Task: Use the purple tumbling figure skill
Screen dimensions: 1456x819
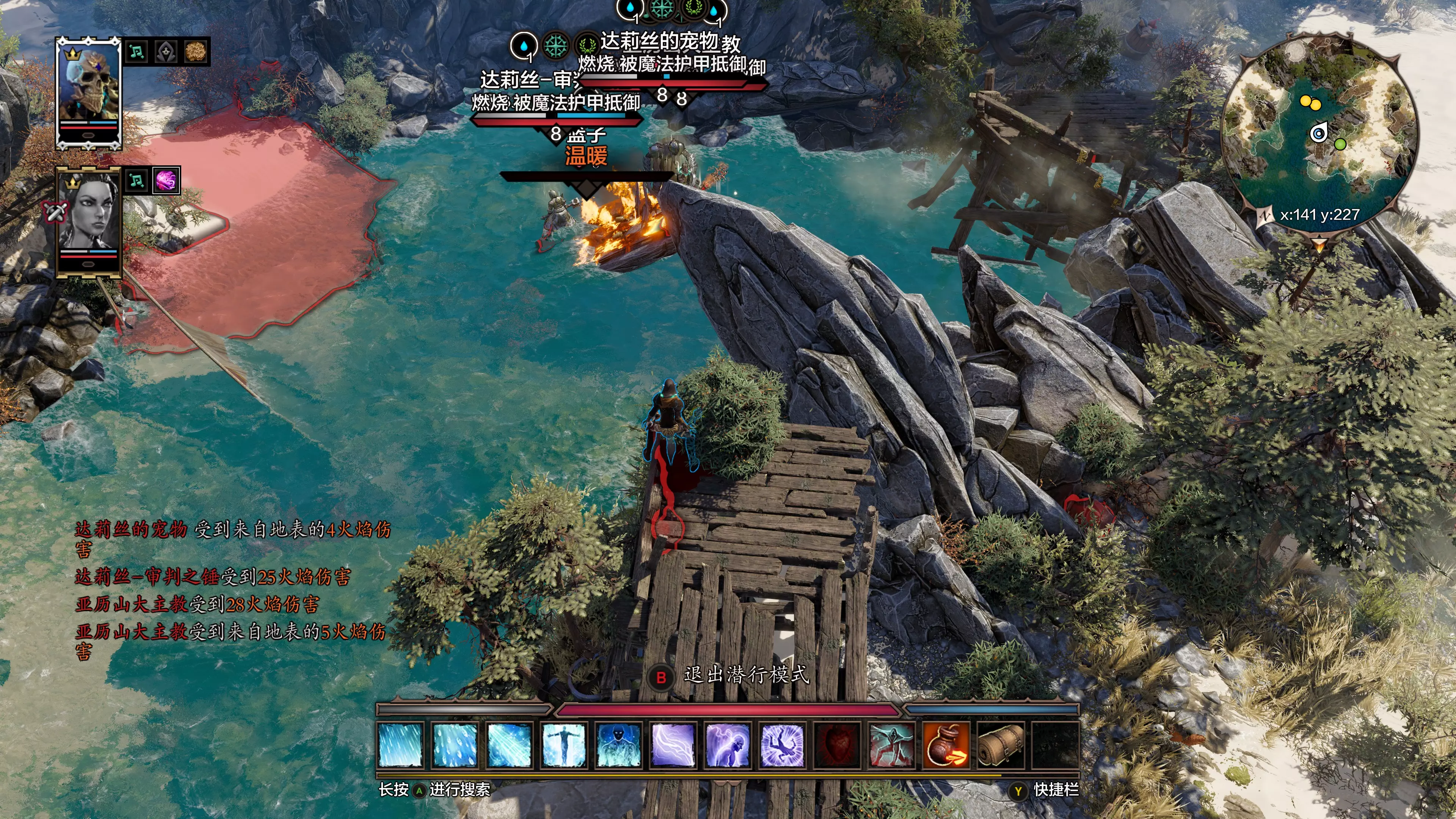Action: click(x=782, y=745)
